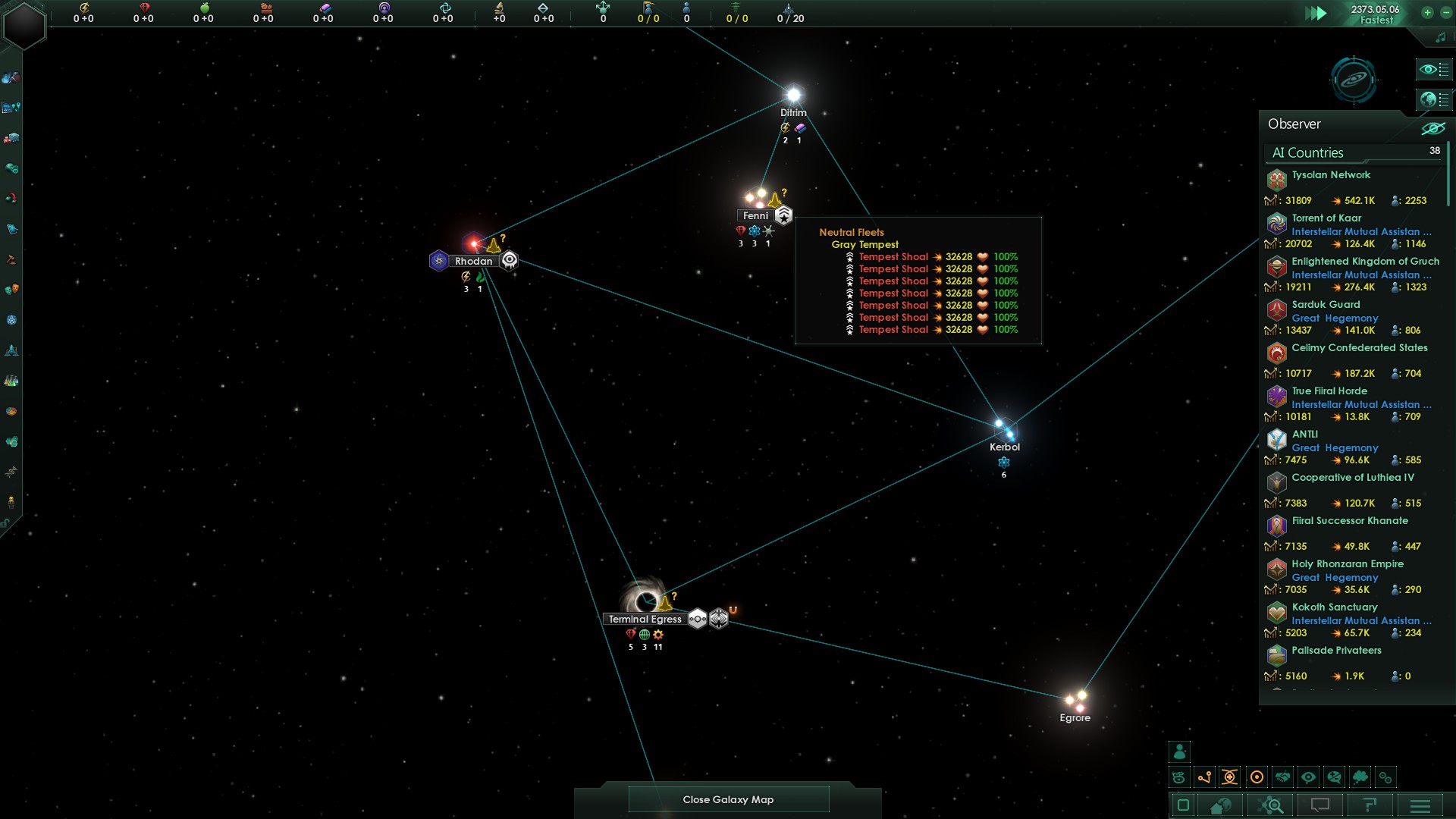Decrease game speed with minus button
Viewport: 1456px width, 819px height.
(x=1445, y=12)
